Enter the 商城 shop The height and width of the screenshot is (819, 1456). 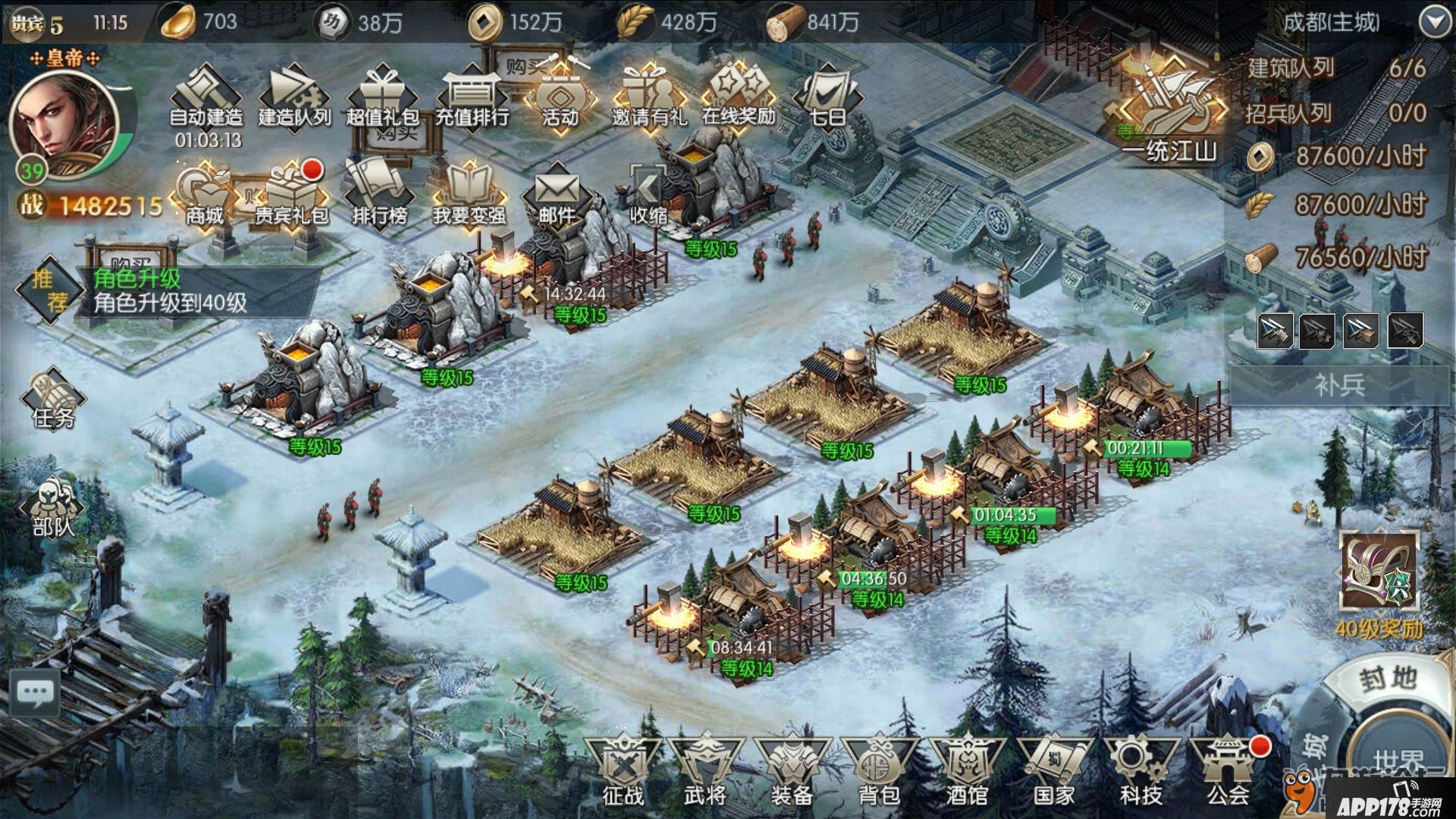[x=204, y=196]
